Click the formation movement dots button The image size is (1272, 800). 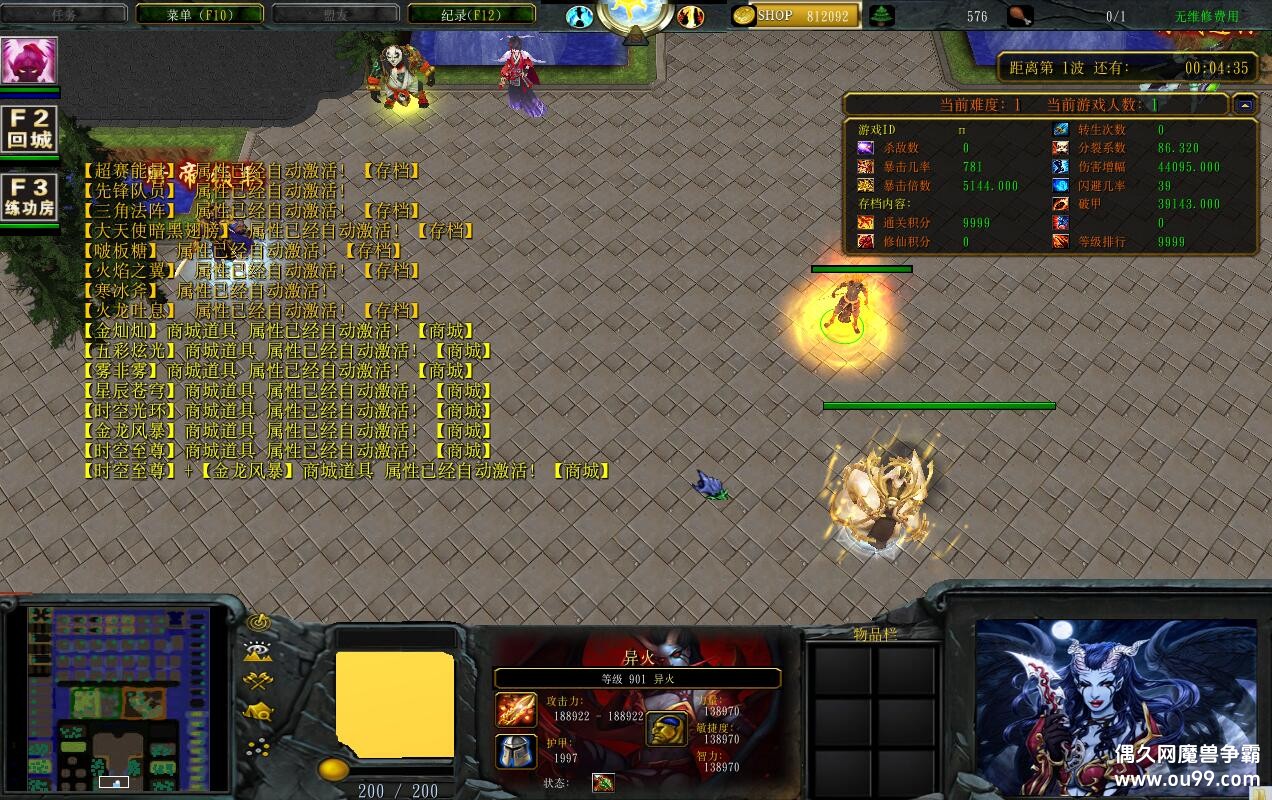coord(259,746)
